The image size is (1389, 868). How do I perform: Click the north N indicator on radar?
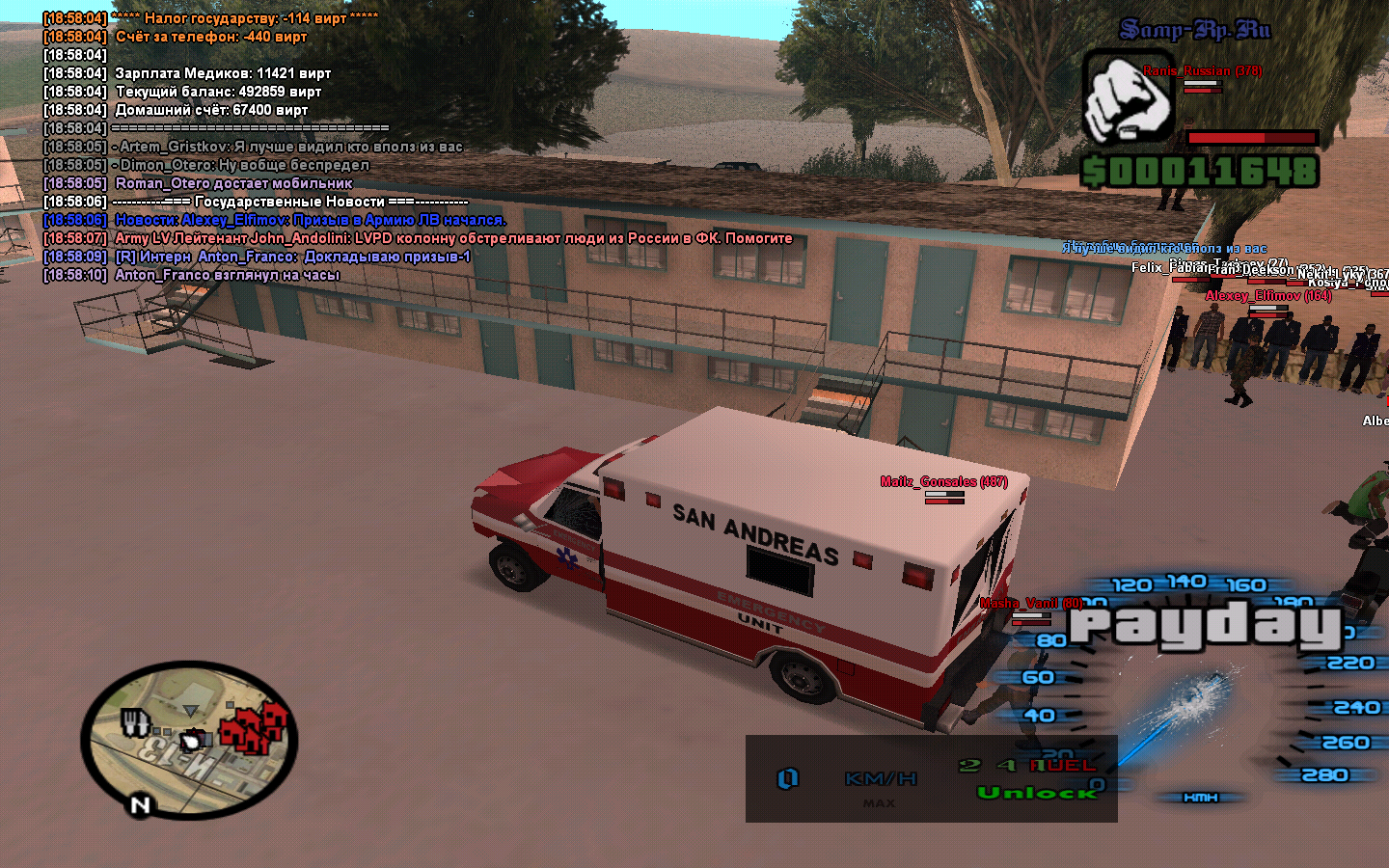tap(140, 804)
